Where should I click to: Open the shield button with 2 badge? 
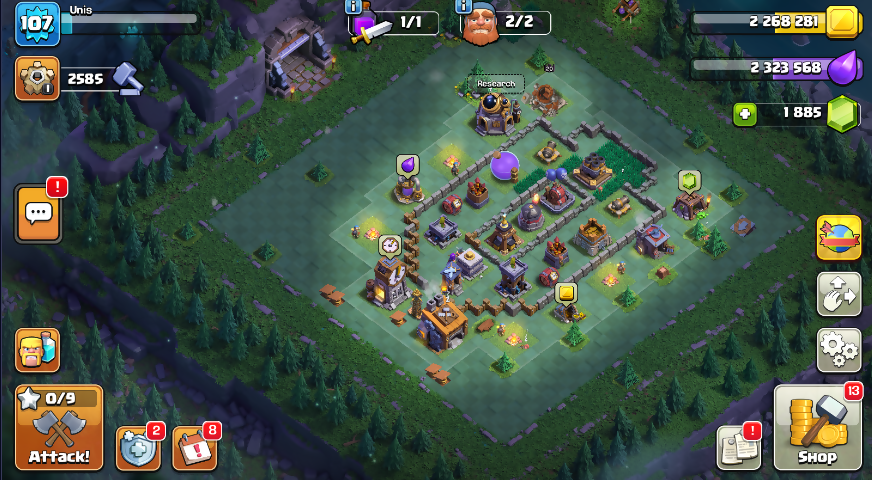[138, 448]
